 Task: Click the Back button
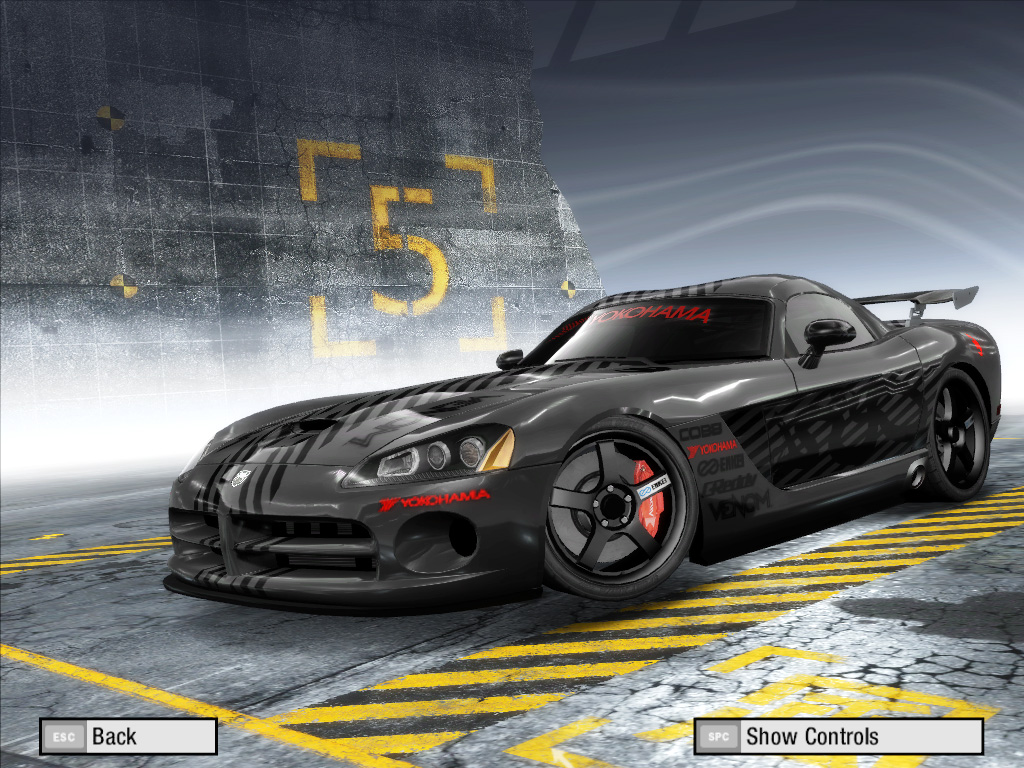pyautogui.click(x=128, y=737)
